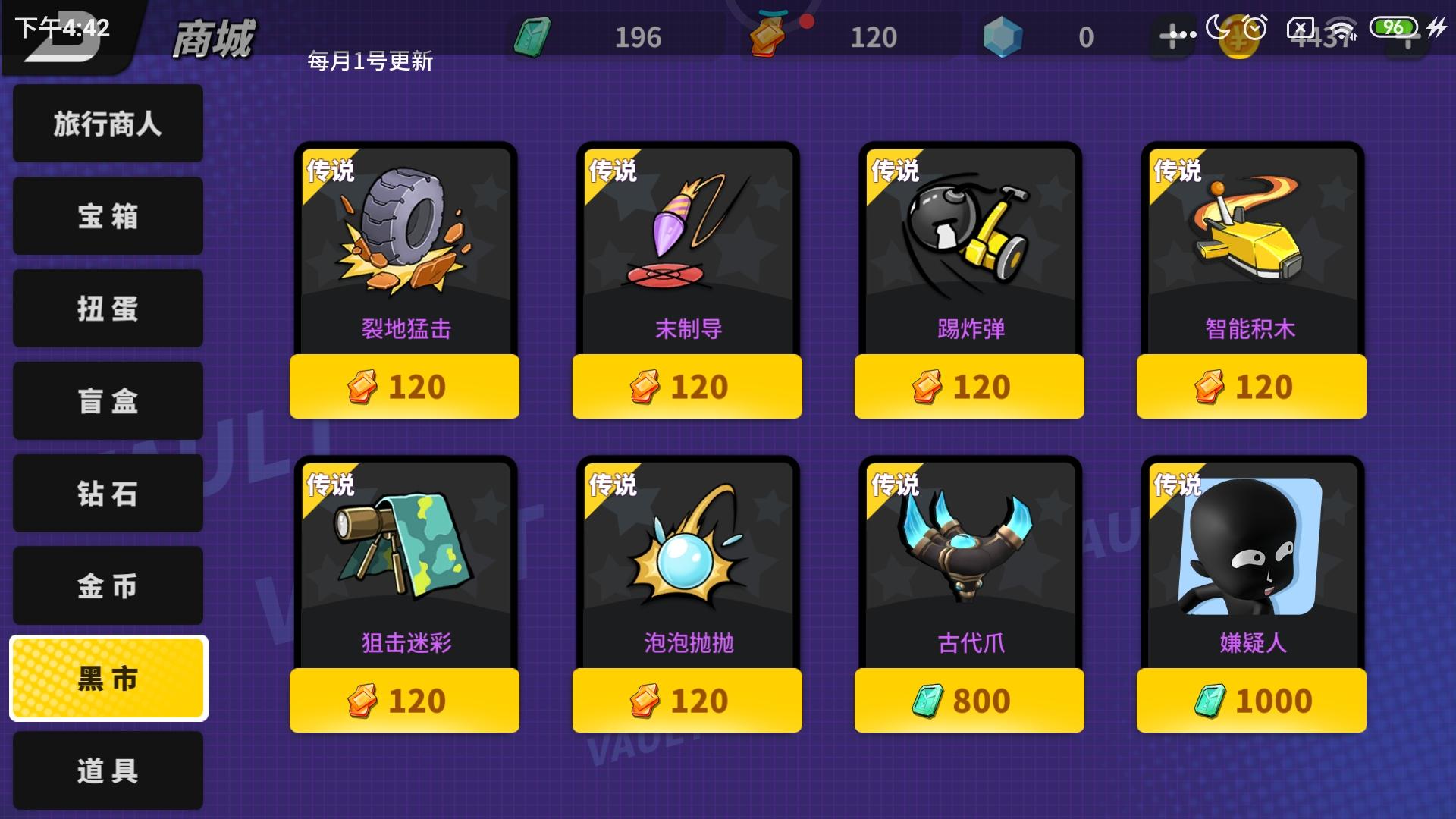
Task: Buy 嫌疑人 for 1000 gems
Action: click(x=1250, y=700)
